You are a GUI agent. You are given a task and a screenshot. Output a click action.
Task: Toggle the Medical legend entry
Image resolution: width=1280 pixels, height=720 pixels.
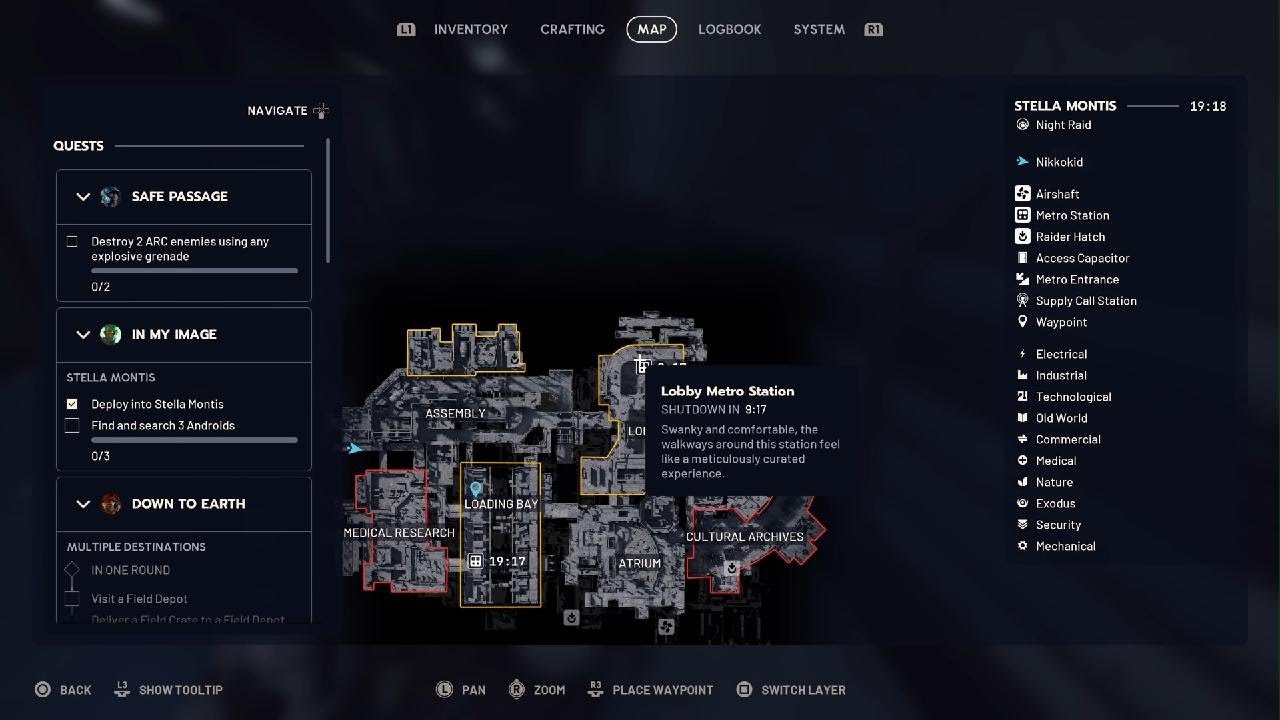(x=1055, y=461)
